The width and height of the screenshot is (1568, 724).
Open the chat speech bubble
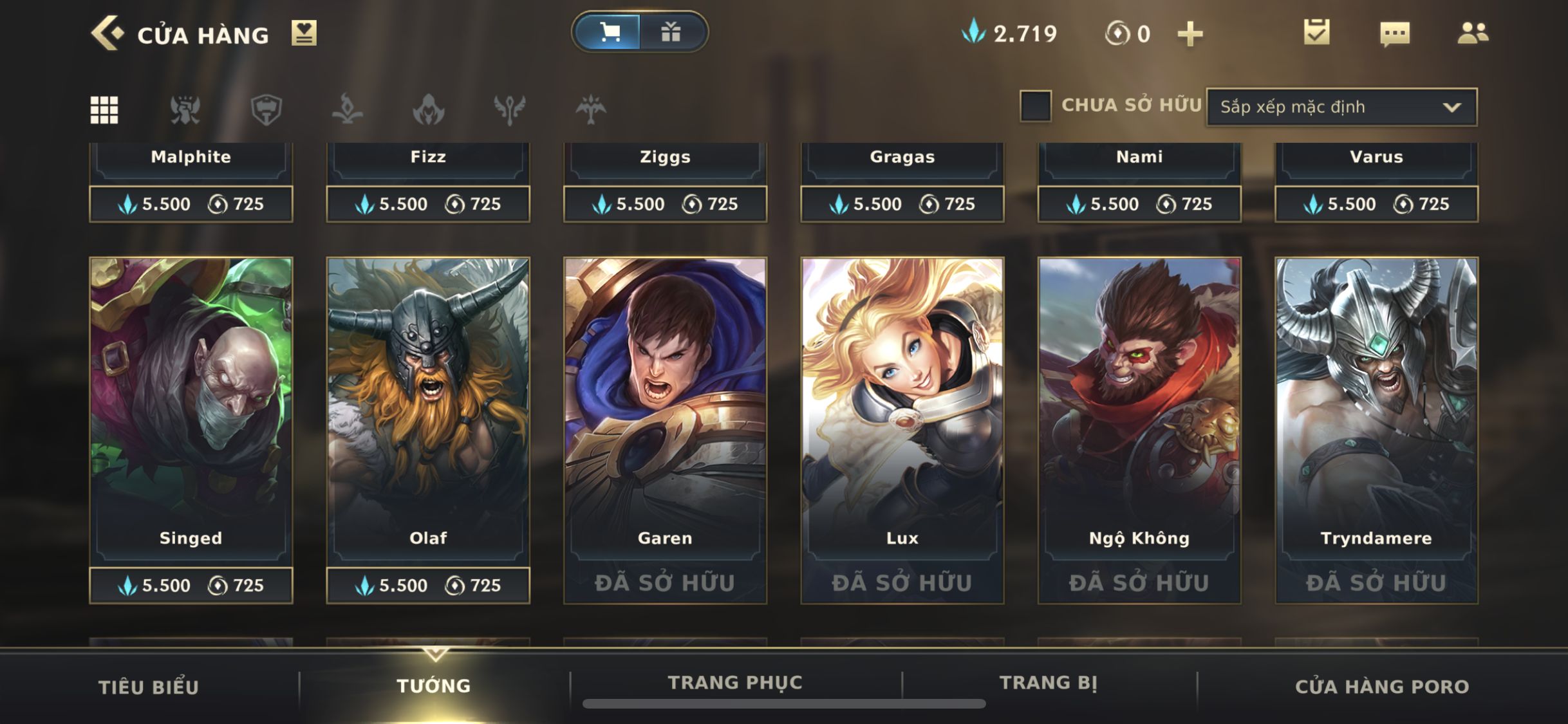click(1395, 33)
